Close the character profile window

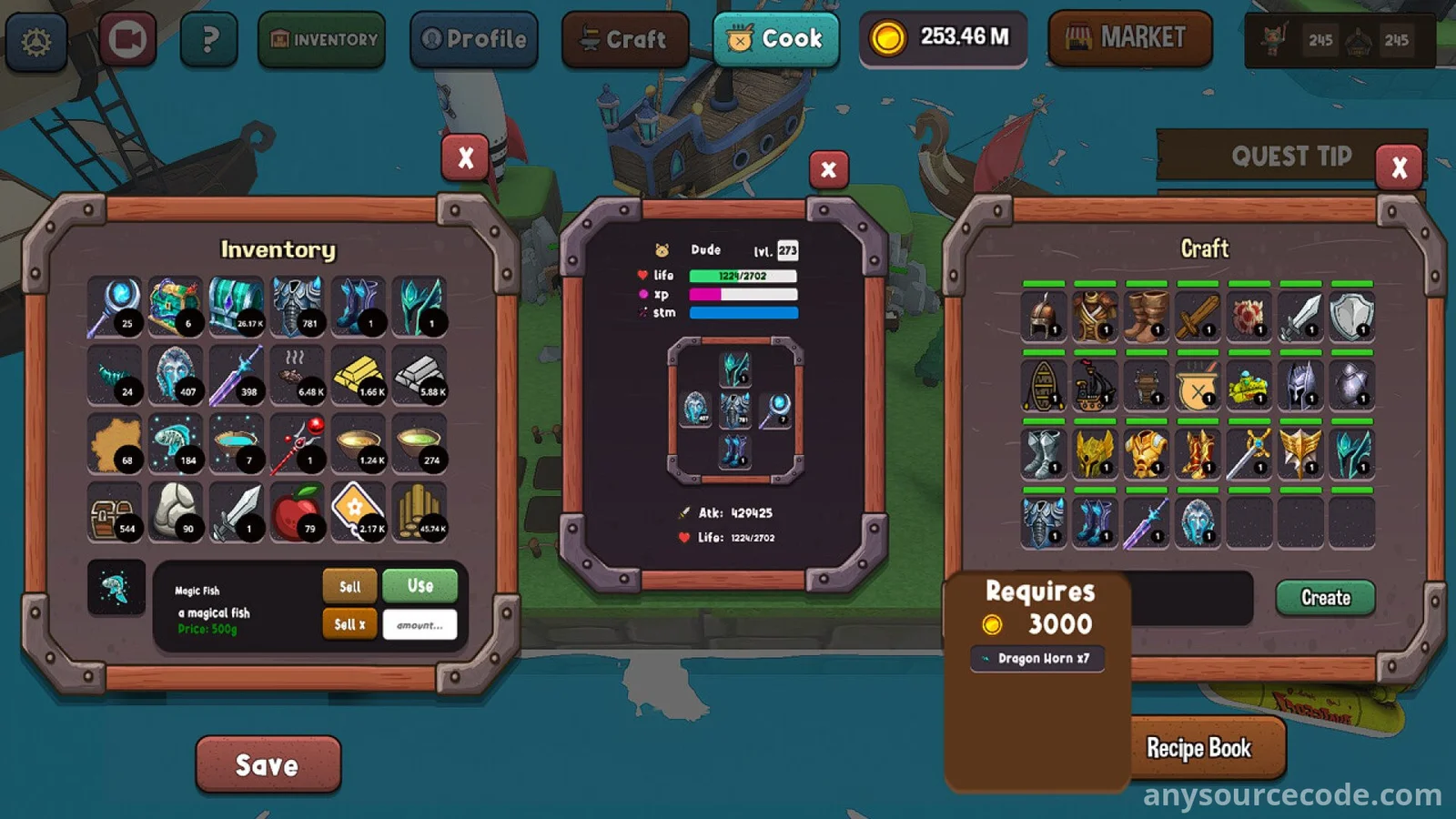click(x=828, y=169)
